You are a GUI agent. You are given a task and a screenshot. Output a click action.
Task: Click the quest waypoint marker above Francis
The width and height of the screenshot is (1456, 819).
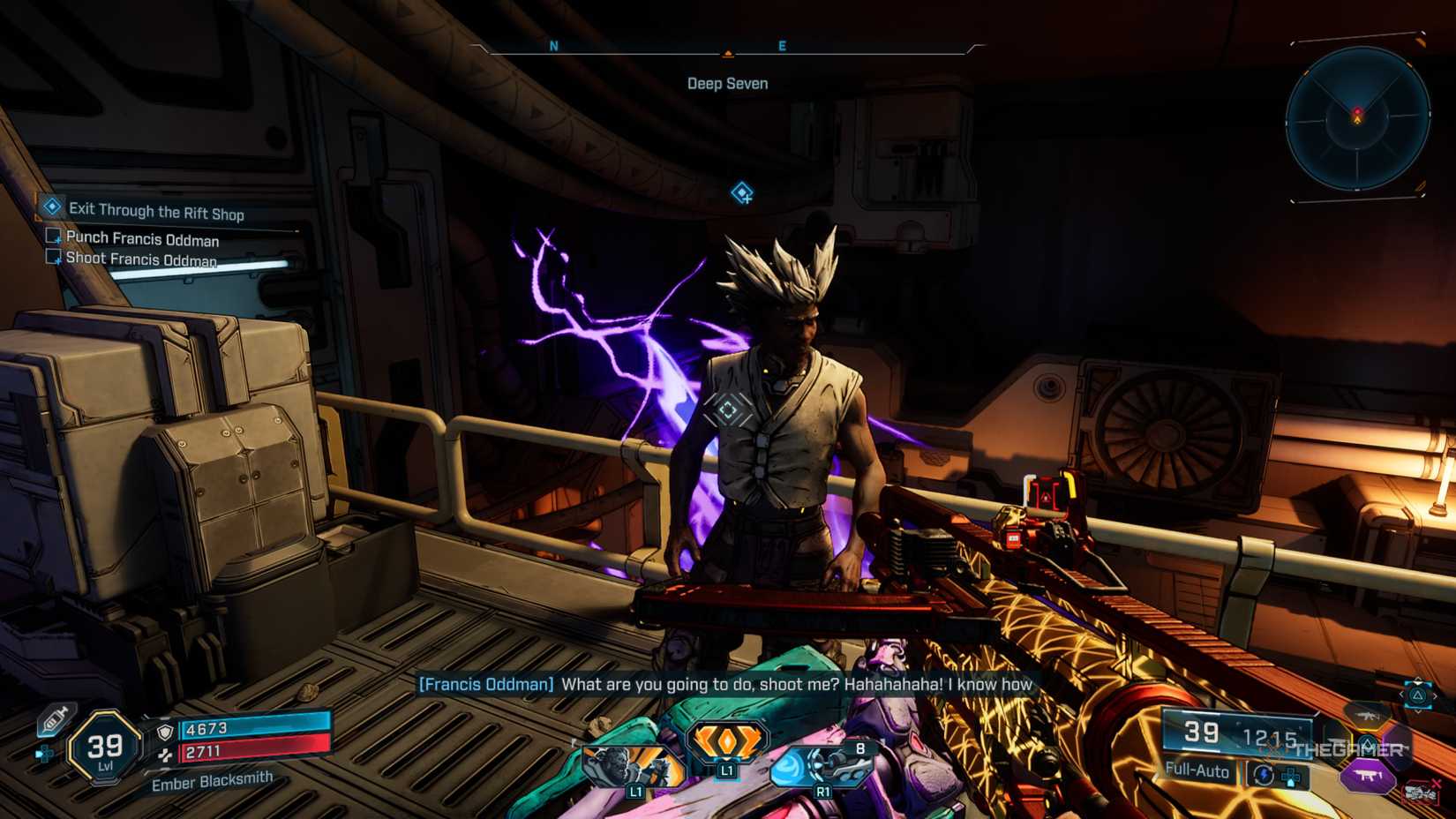[x=742, y=192]
